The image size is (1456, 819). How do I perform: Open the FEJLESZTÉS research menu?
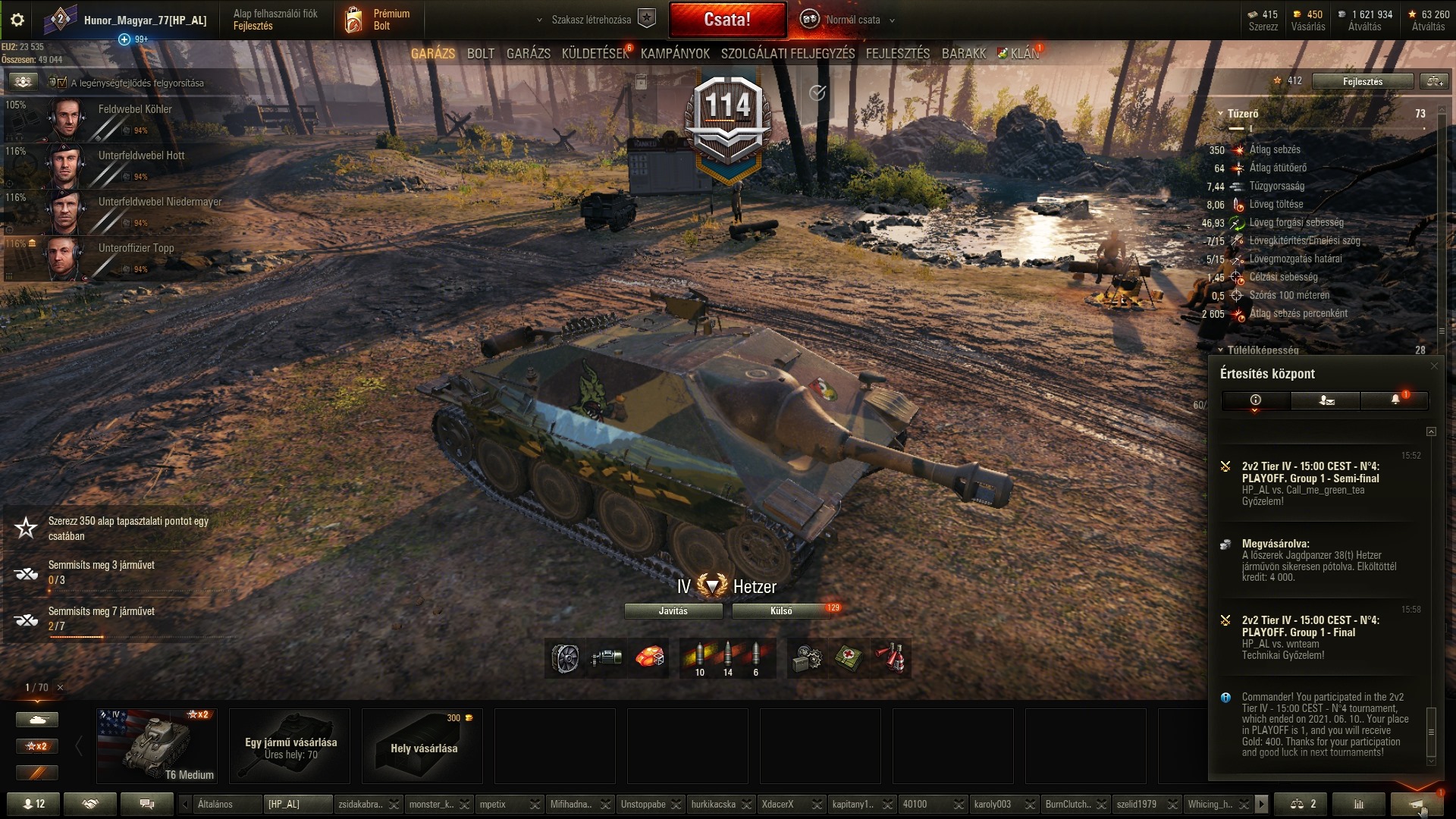coord(897,54)
